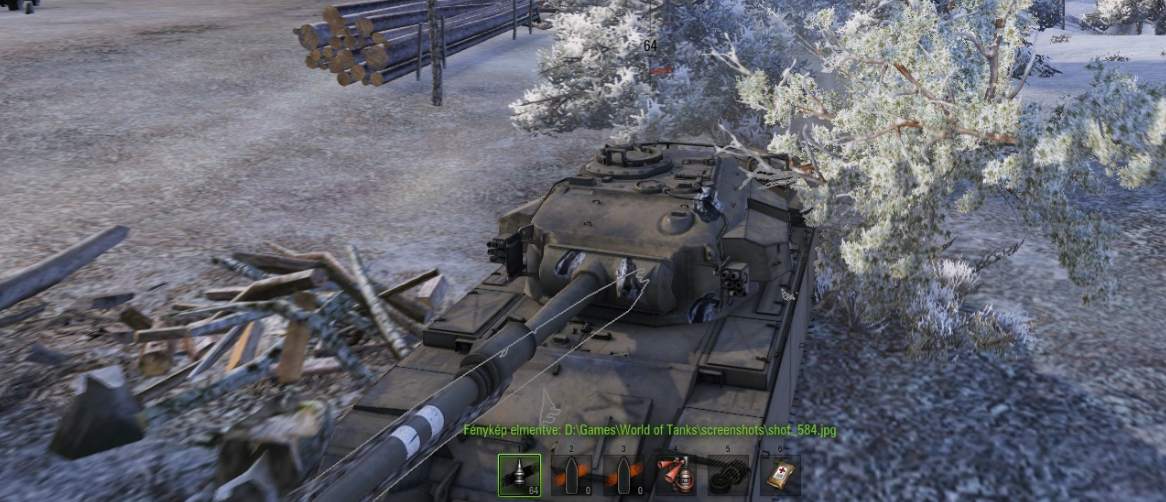Choose the empty shell in slot 2

(571, 475)
